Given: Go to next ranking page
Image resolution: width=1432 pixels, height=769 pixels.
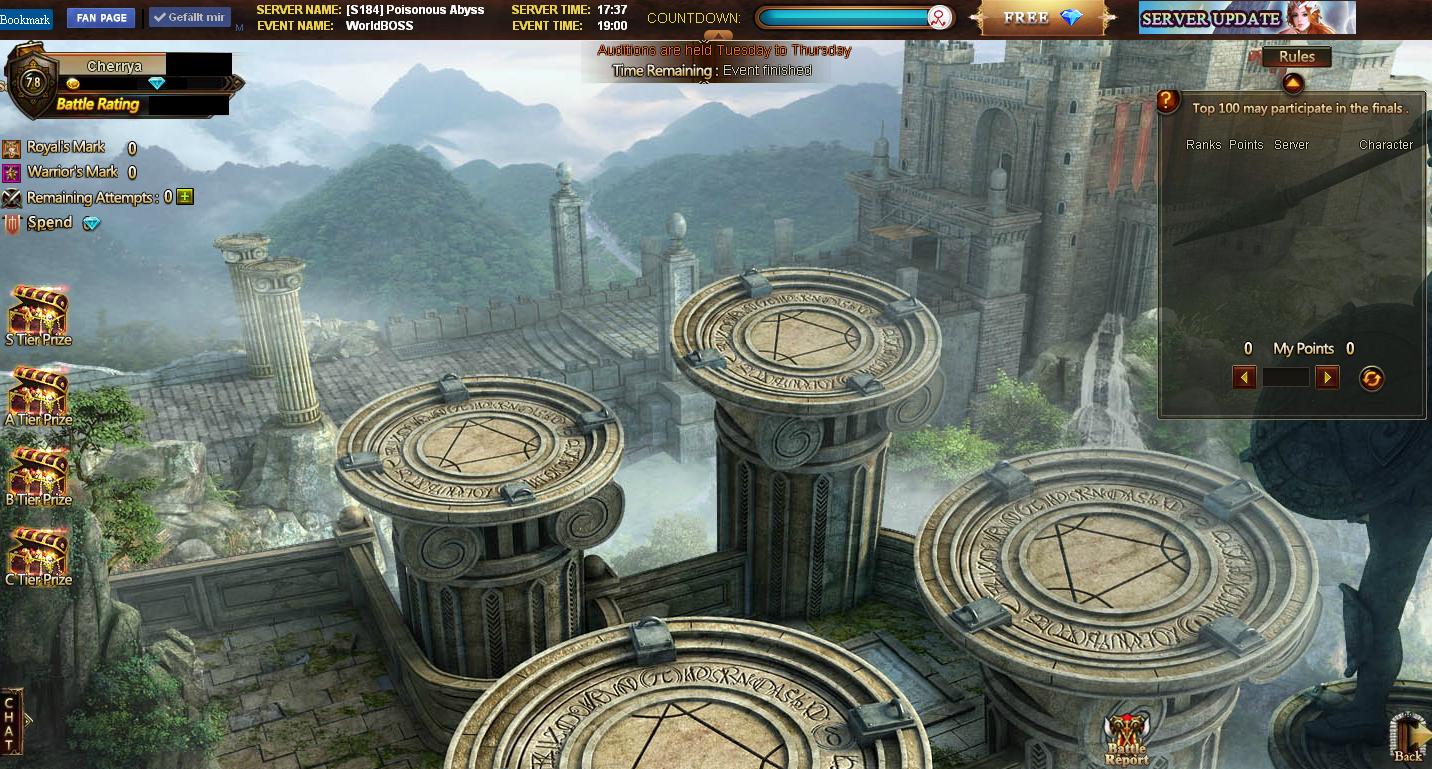Looking at the screenshot, I should [x=1327, y=377].
